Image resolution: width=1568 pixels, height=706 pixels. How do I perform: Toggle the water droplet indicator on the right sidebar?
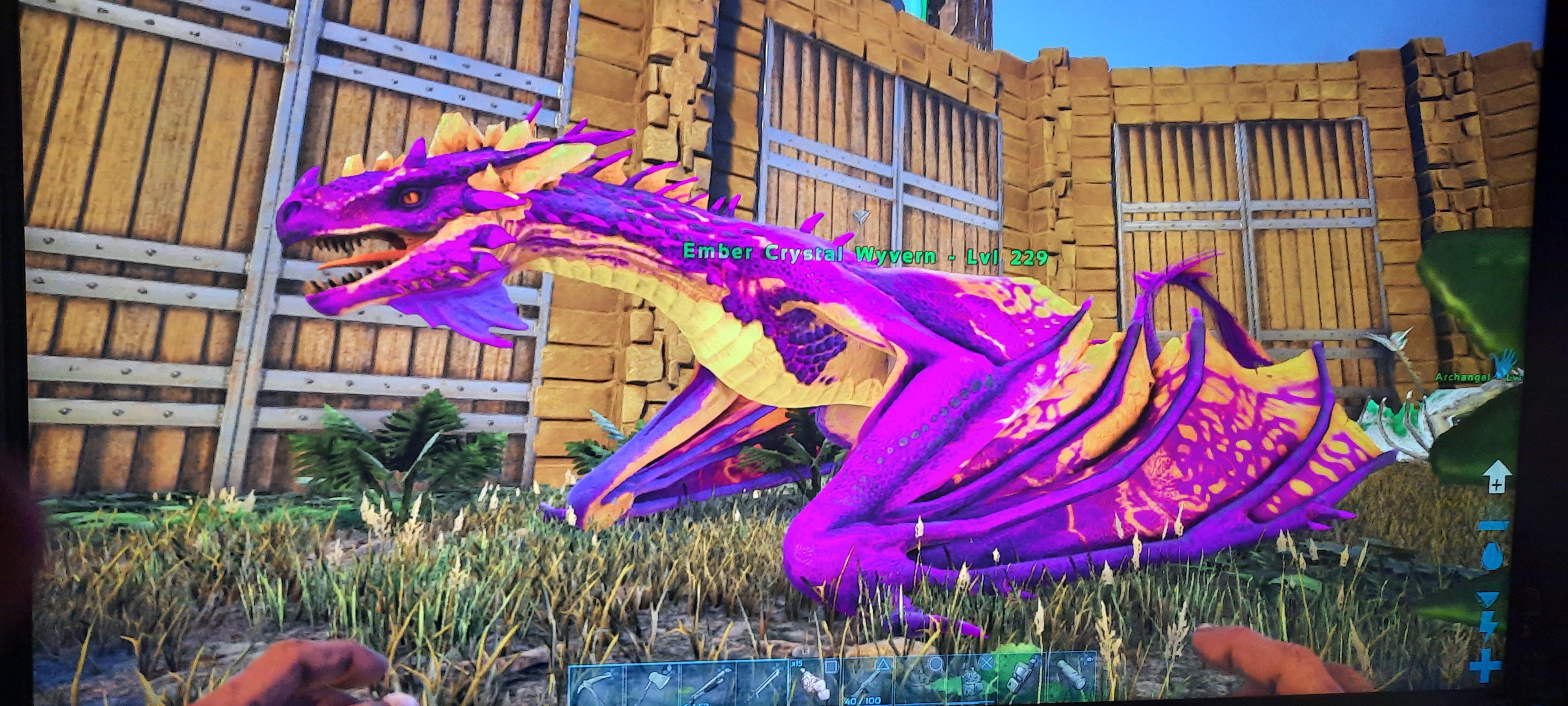point(1492,555)
